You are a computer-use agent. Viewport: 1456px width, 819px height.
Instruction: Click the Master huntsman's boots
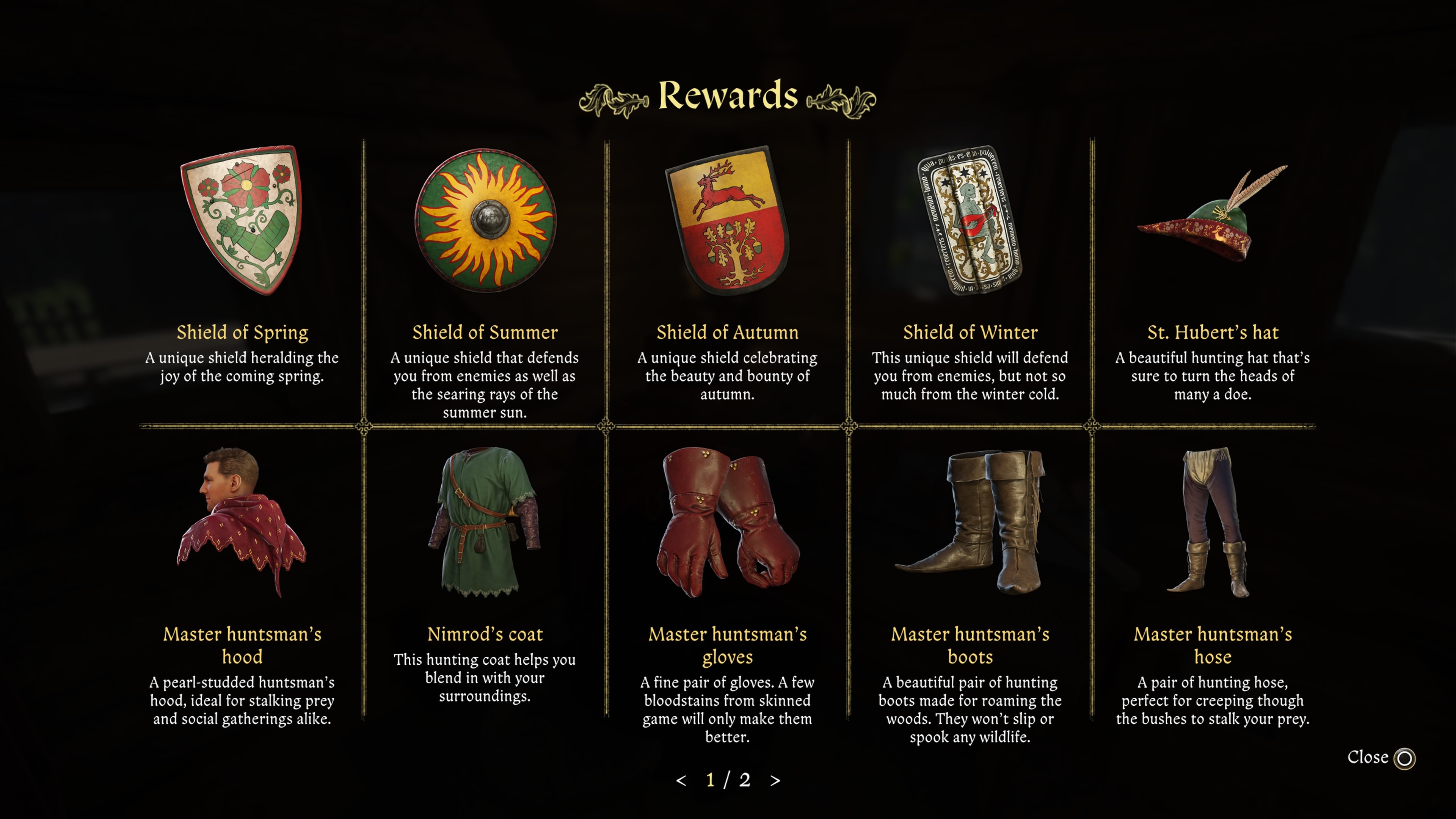tap(970, 523)
